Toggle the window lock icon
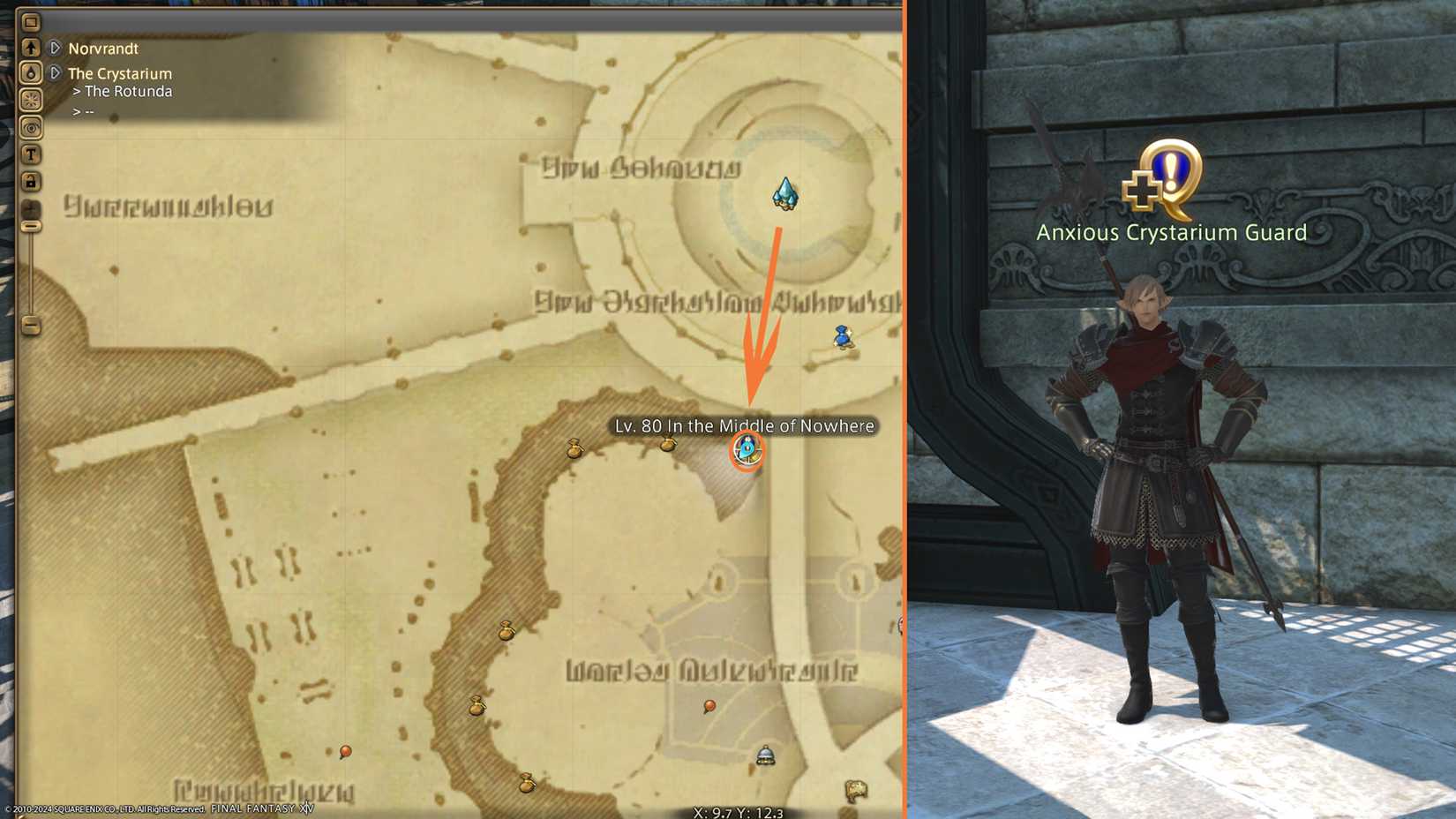The width and height of the screenshot is (1456, 819). tap(31, 181)
